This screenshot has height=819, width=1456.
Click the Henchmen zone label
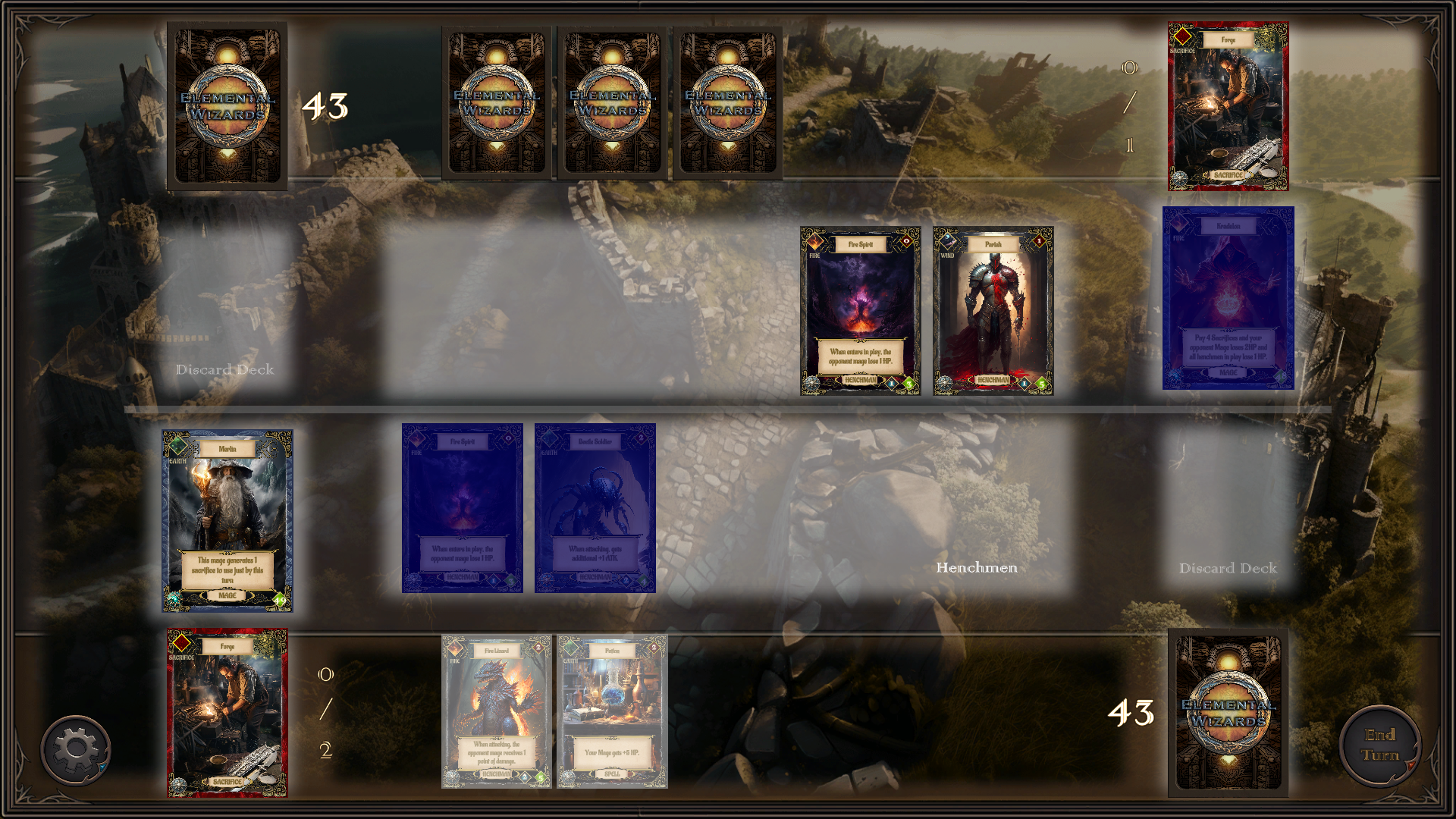977,567
